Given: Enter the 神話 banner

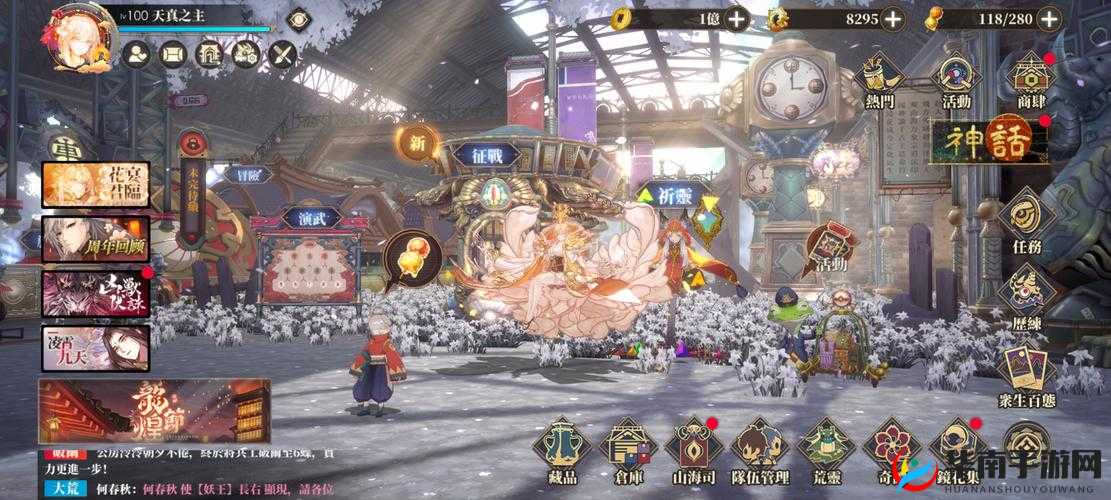Looking at the screenshot, I should click(987, 141).
